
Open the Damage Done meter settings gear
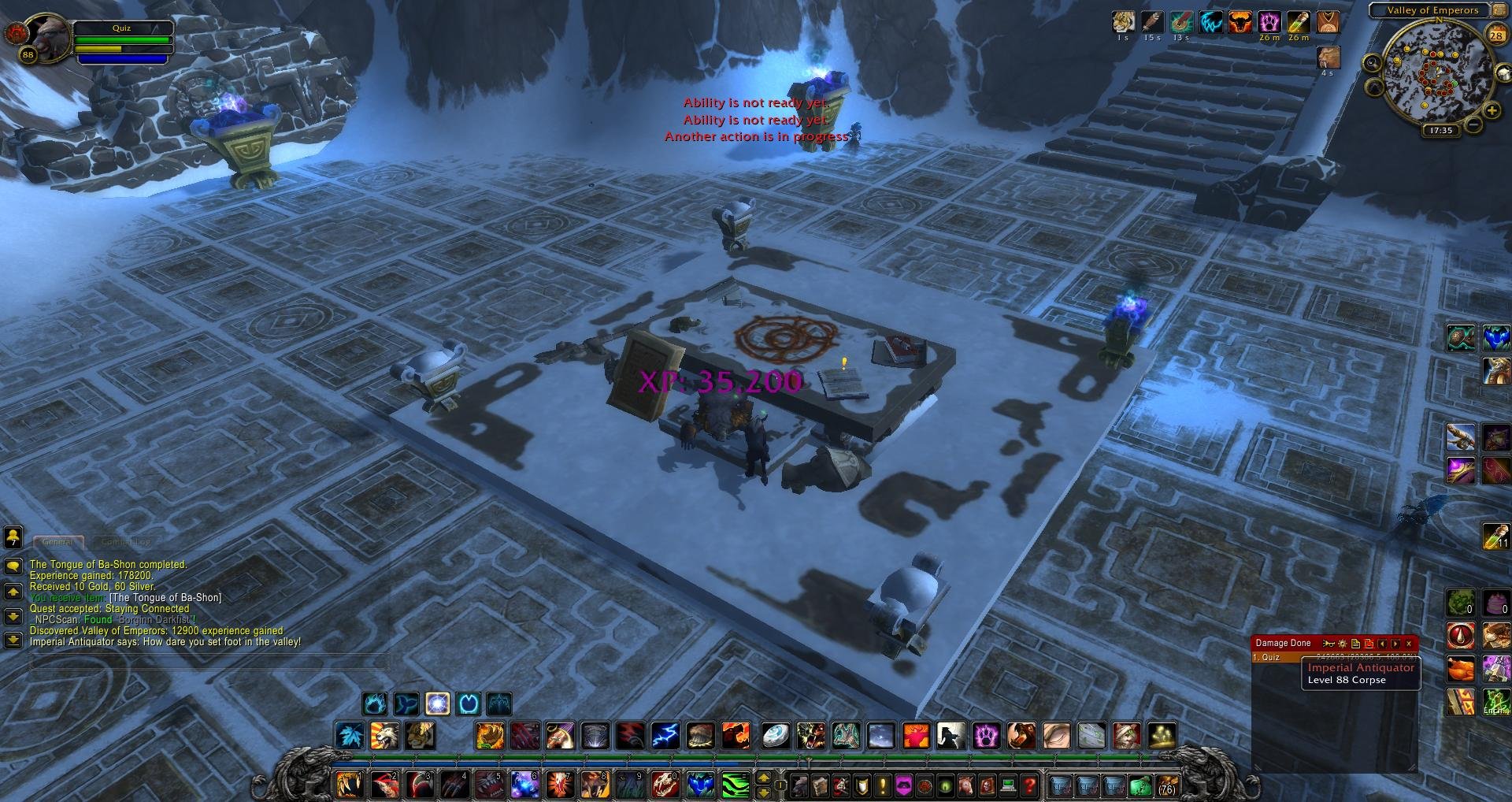(1343, 644)
